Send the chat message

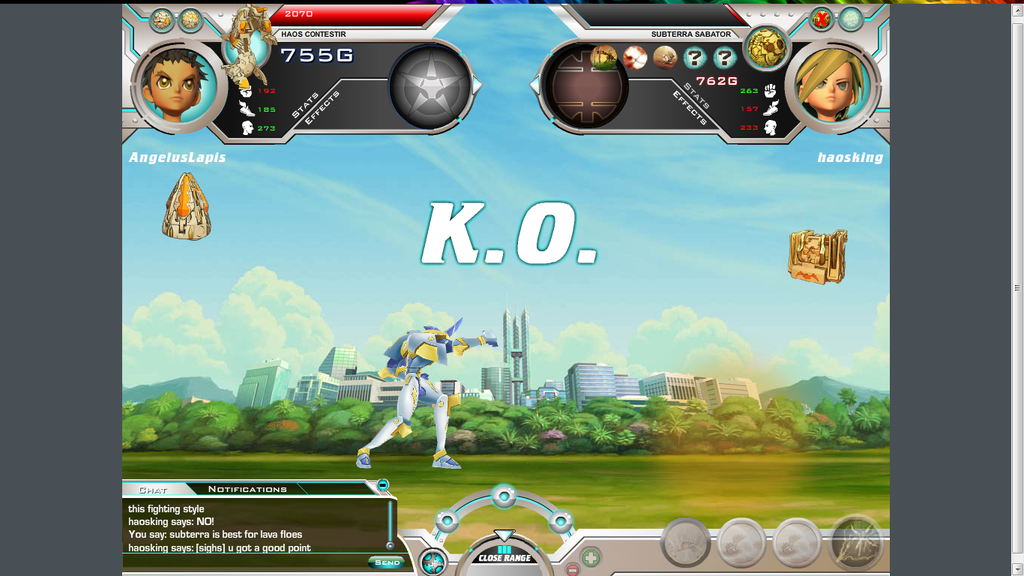coord(387,562)
